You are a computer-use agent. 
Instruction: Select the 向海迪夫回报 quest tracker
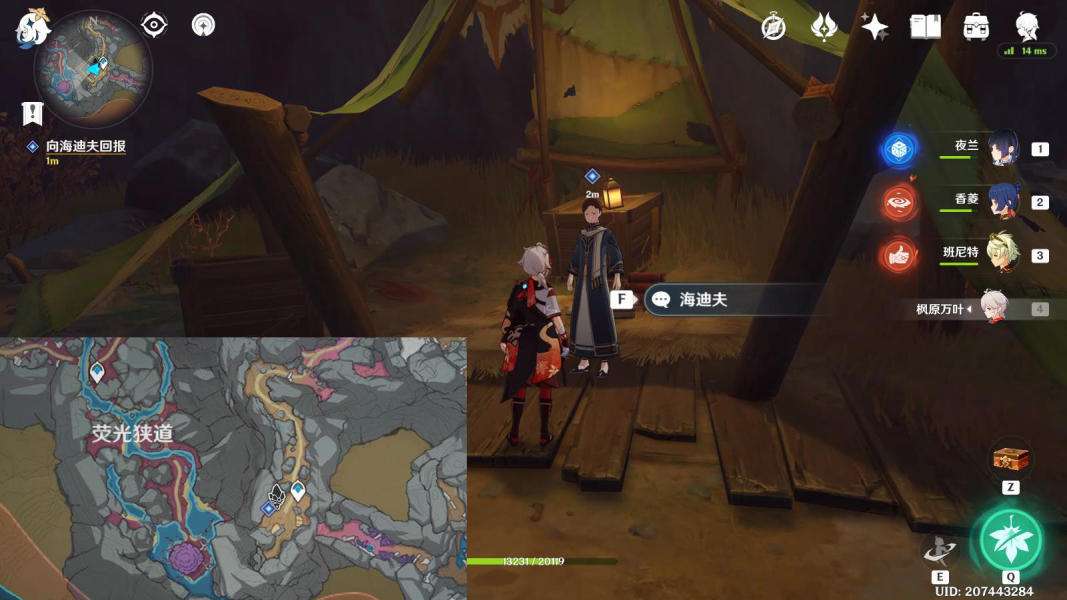point(84,146)
